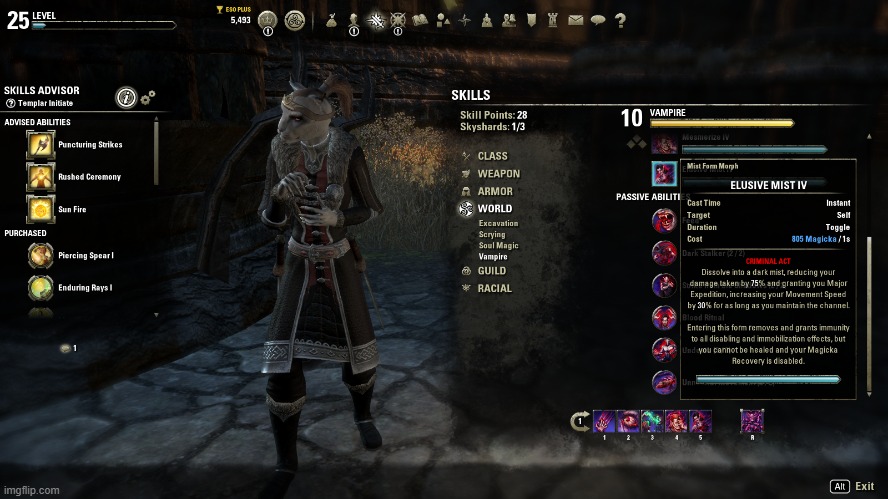
Task: Open the Weapon skill category
Action: point(498,174)
